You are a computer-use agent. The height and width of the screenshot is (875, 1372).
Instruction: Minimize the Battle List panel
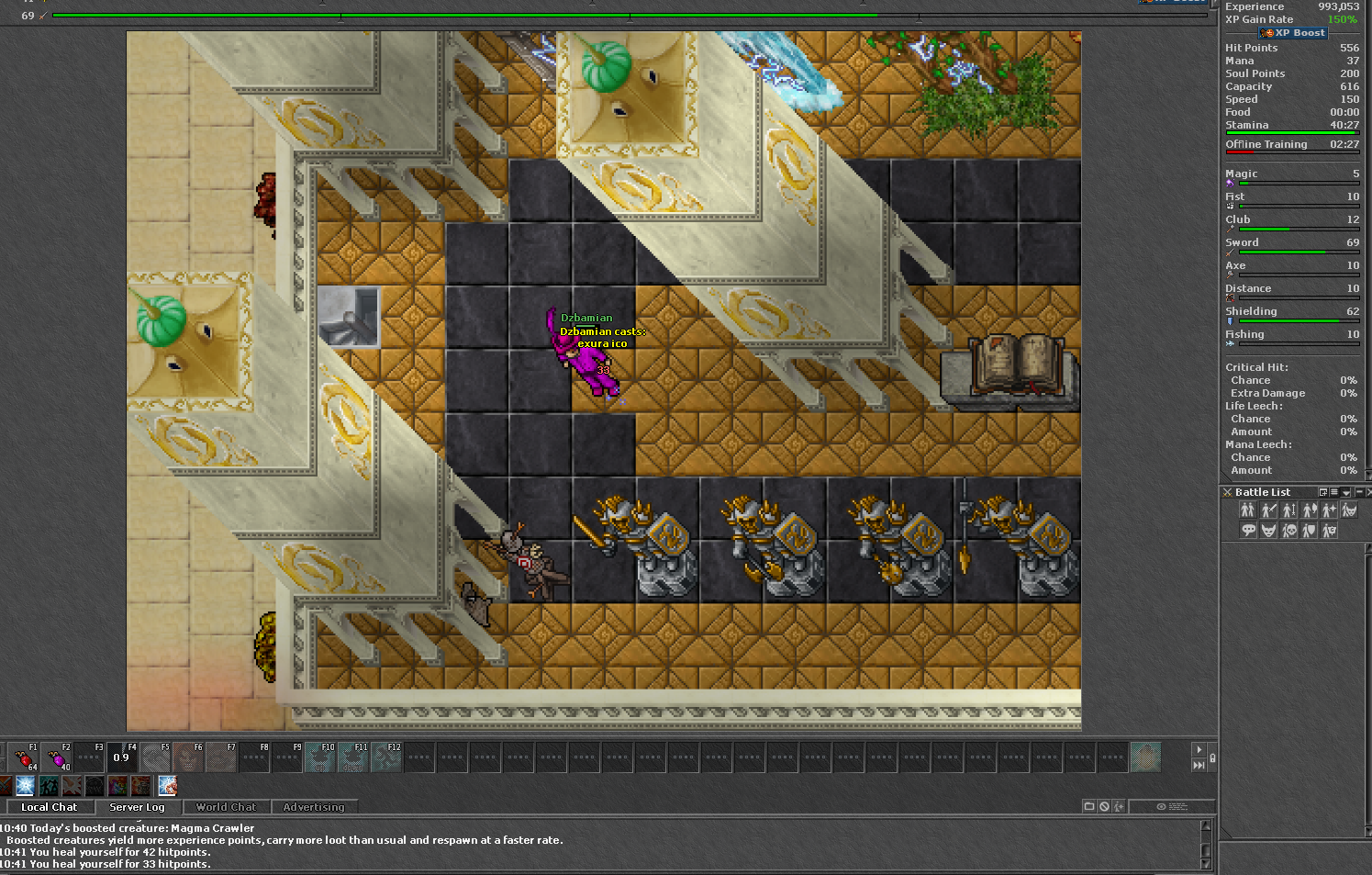1359,492
